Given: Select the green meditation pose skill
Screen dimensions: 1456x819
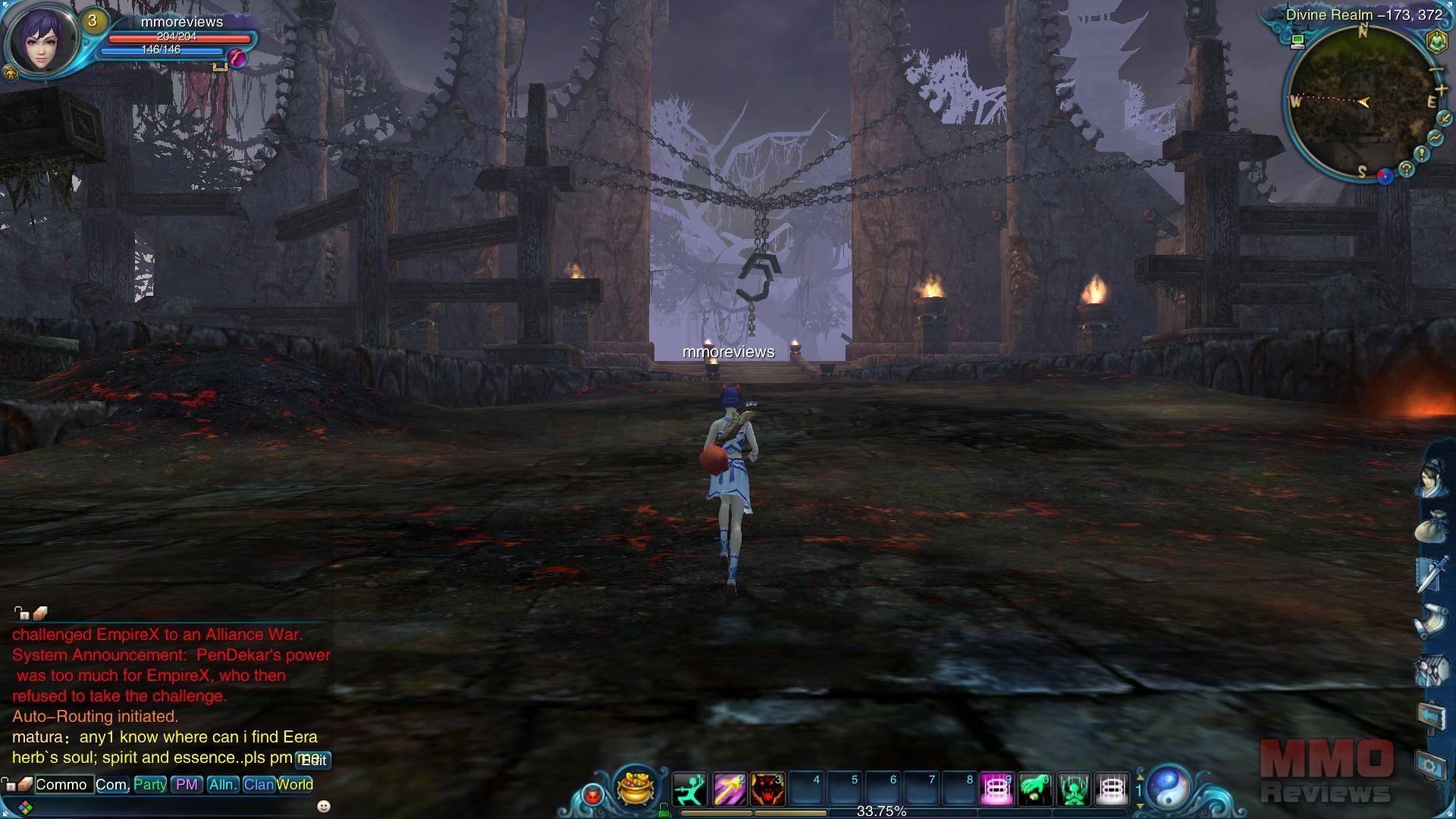Looking at the screenshot, I should tap(1074, 789).
